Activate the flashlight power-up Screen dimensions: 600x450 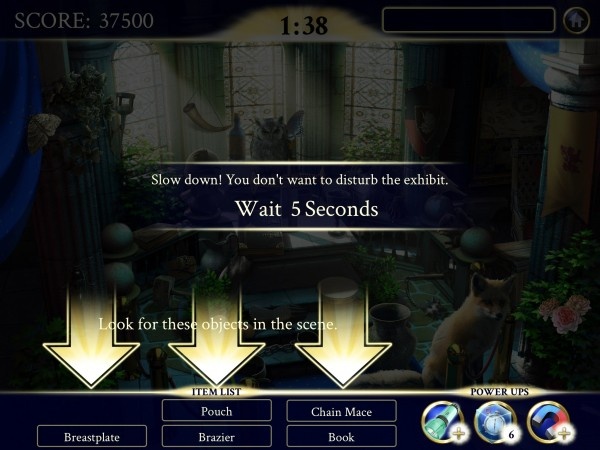(443, 419)
